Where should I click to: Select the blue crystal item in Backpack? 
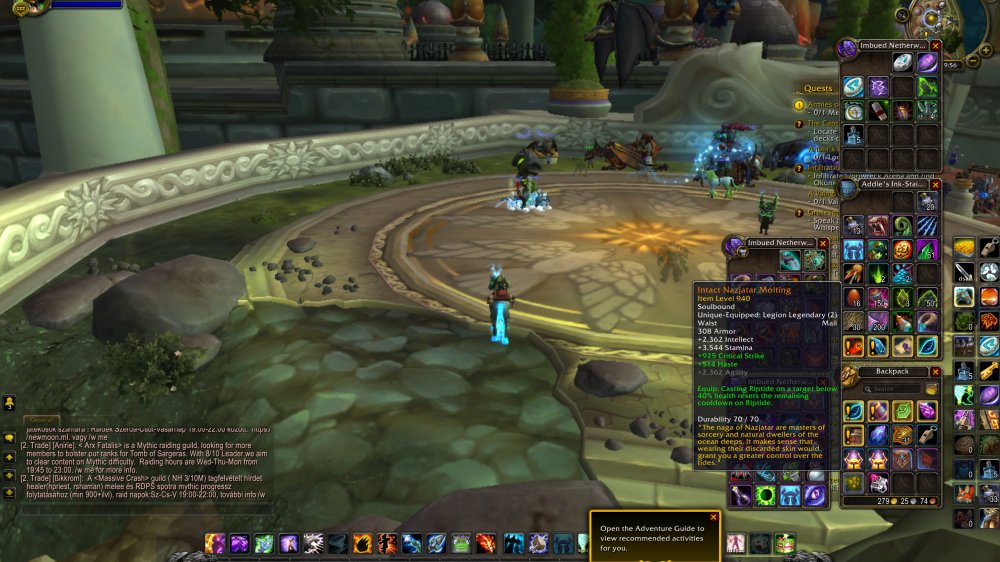[878, 435]
